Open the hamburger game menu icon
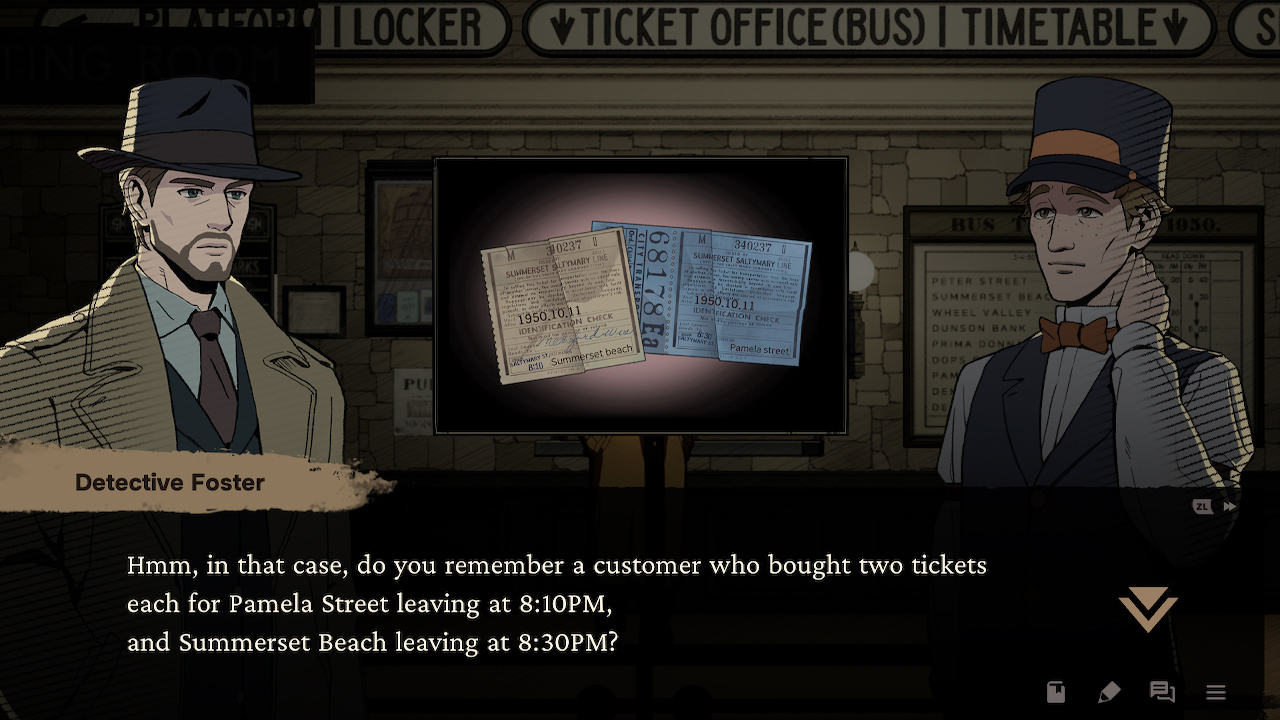This screenshot has width=1280, height=720. [1216, 692]
